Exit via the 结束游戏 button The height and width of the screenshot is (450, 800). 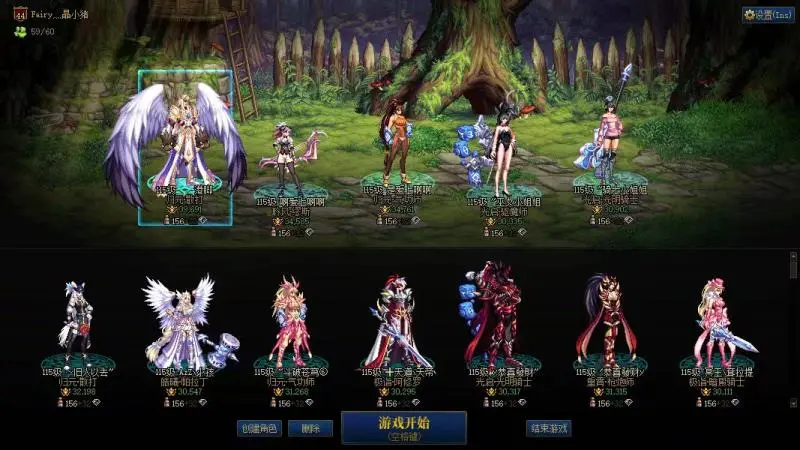coord(549,428)
